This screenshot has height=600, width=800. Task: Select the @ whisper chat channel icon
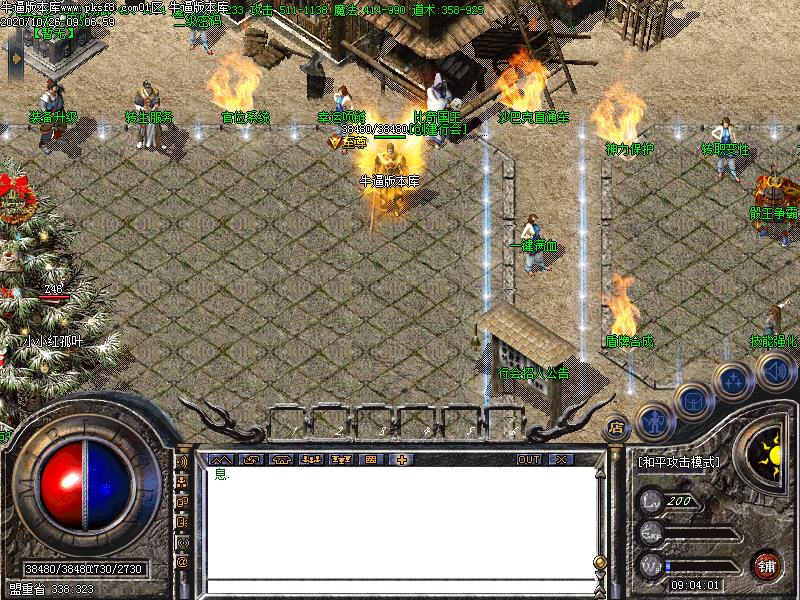pyautogui.click(x=182, y=562)
